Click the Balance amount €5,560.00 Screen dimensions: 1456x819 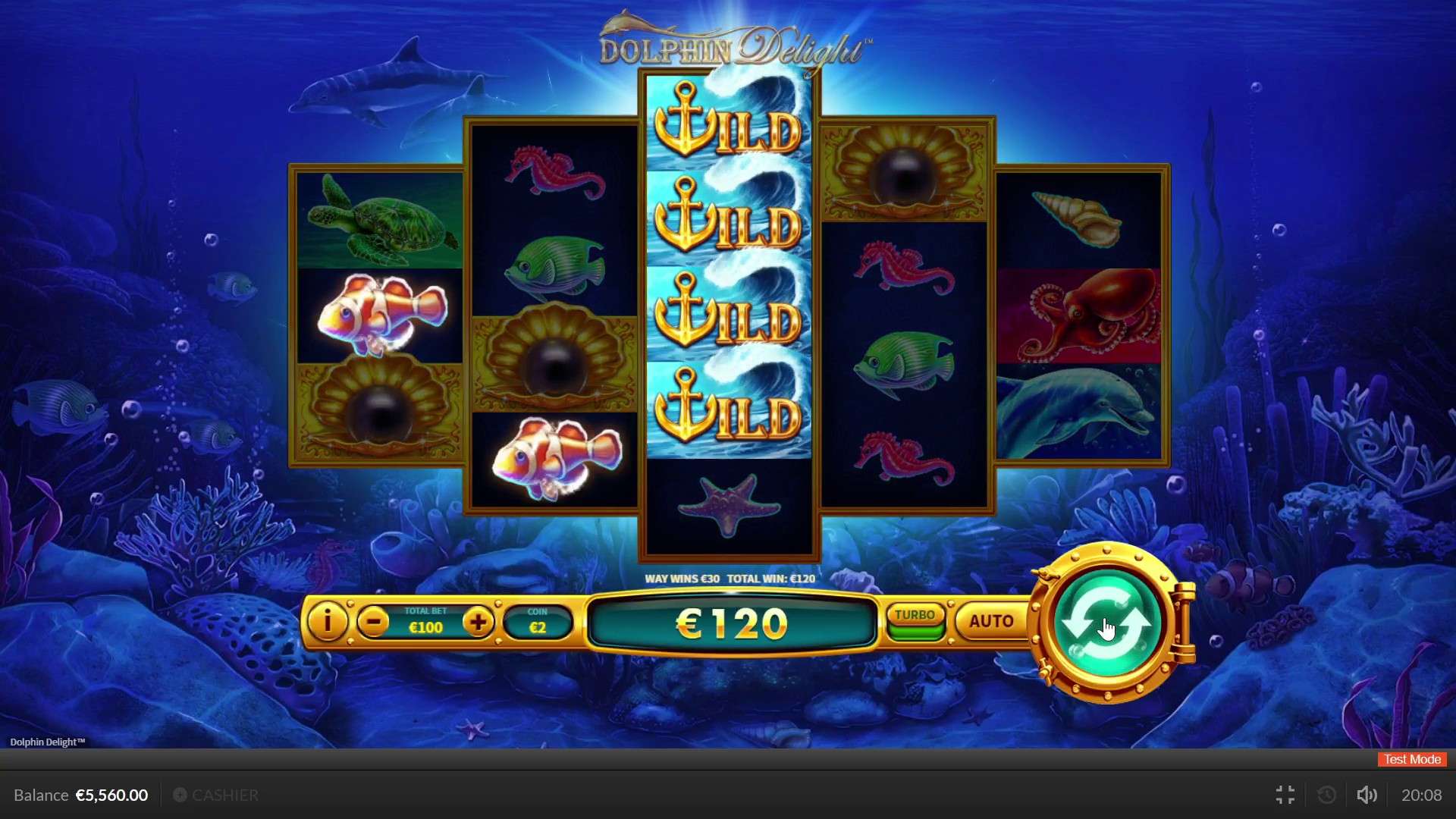pyautogui.click(x=111, y=795)
